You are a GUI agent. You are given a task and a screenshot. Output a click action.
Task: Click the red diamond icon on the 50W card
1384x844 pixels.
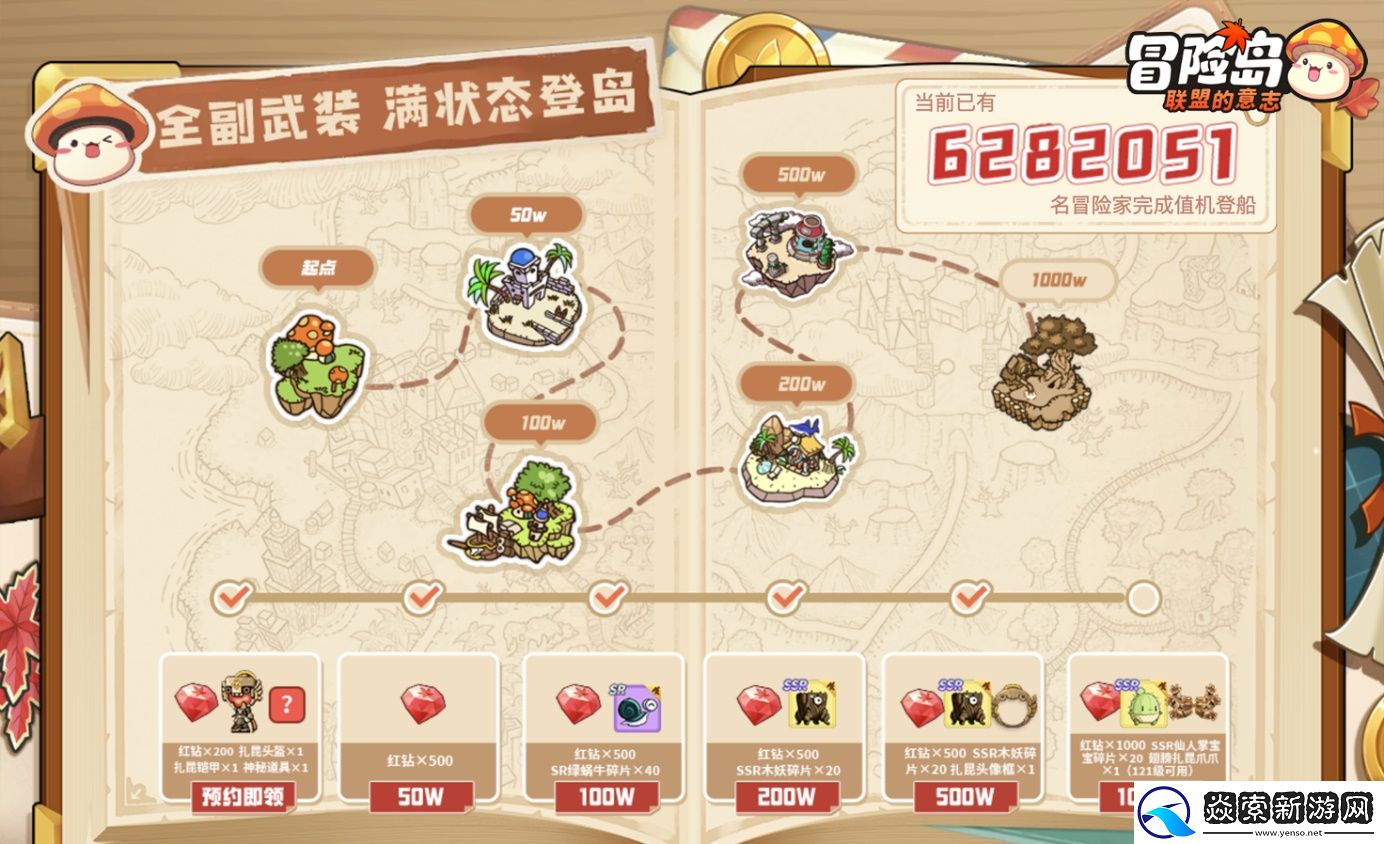coord(421,706)
